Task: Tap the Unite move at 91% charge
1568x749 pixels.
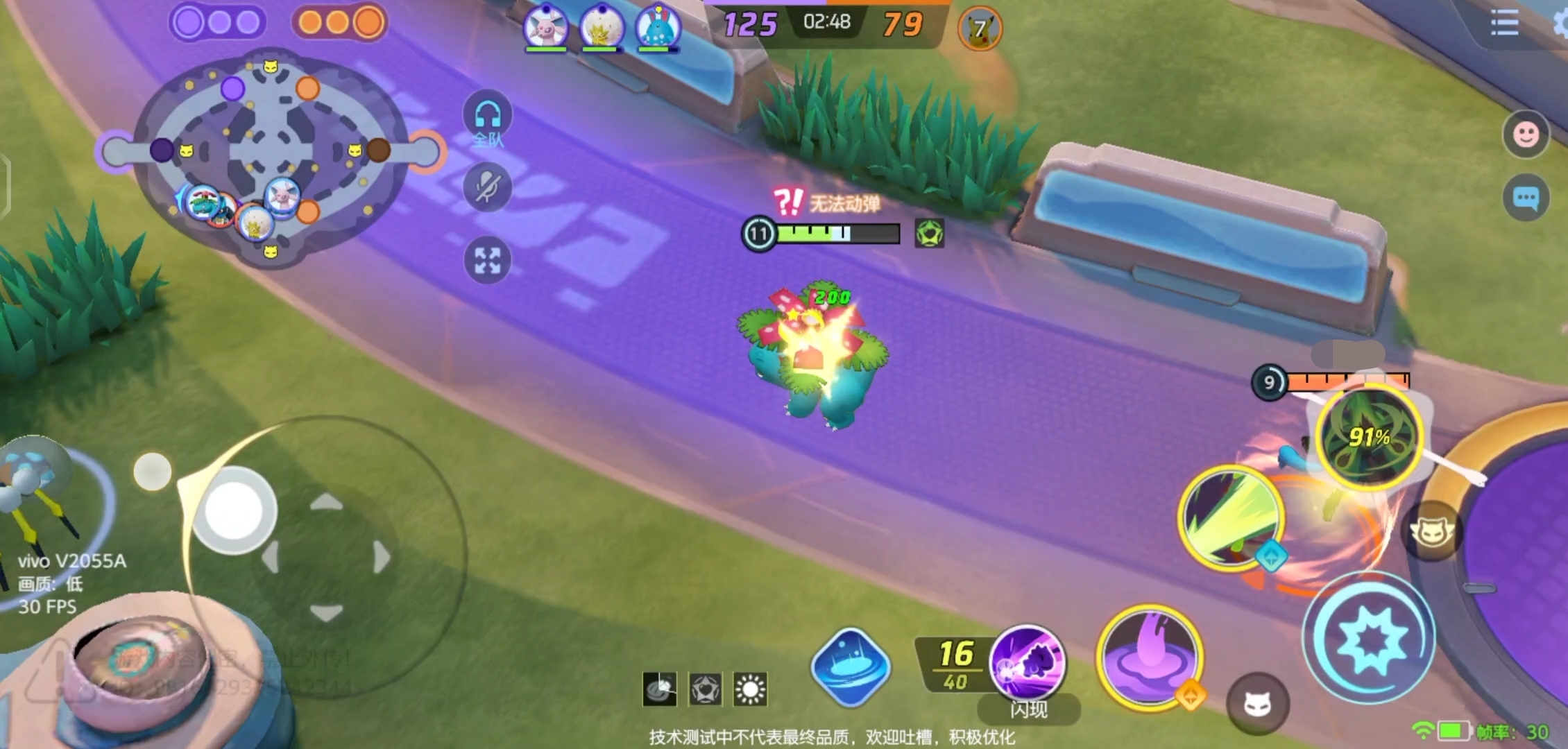Action: 1370,437
